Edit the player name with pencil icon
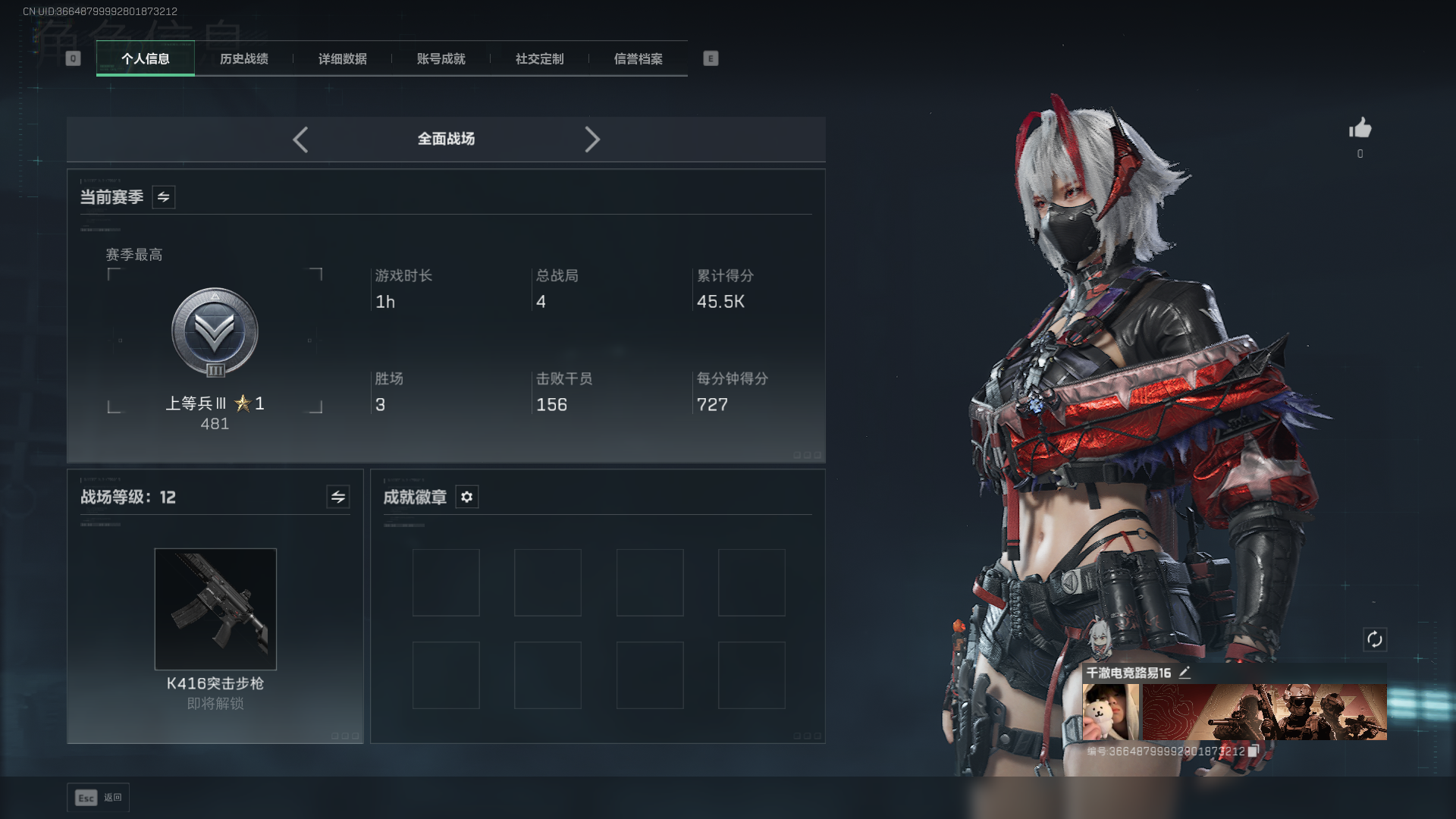 click(x=1185, y=673)
